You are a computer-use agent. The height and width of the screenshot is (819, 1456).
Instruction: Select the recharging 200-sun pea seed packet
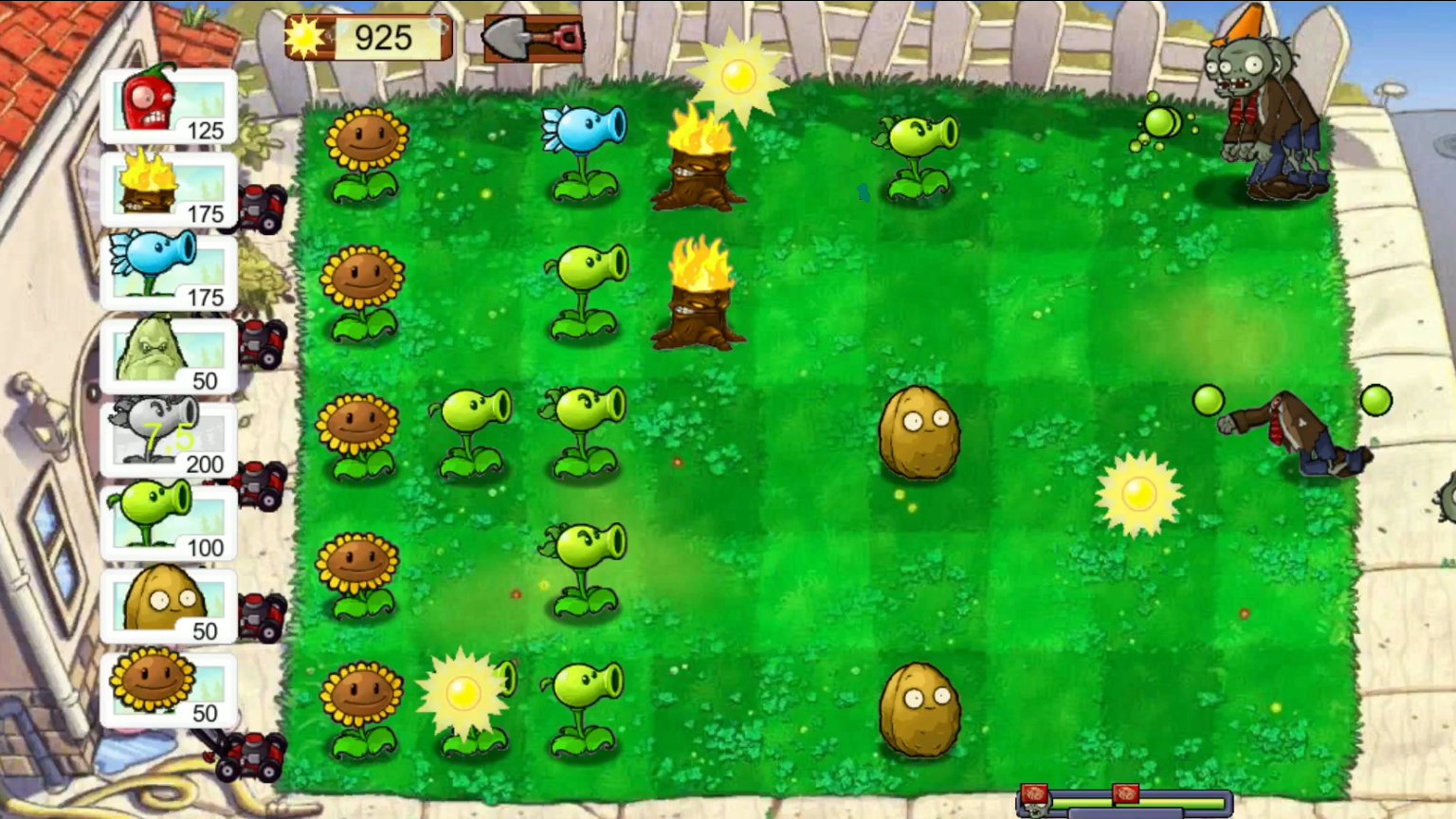[167, 438]
